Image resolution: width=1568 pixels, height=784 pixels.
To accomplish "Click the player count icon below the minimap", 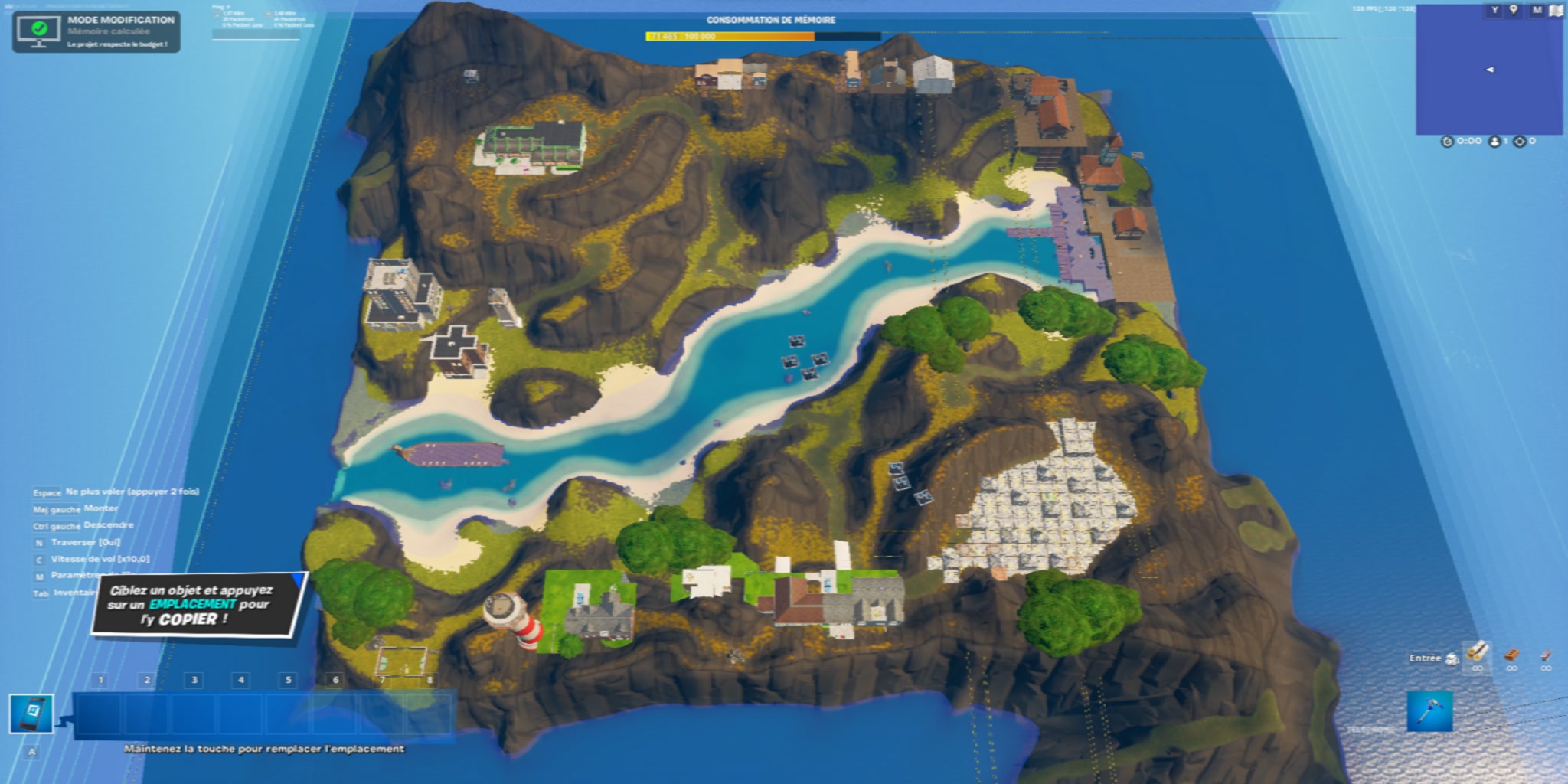I will (1495, 141).
